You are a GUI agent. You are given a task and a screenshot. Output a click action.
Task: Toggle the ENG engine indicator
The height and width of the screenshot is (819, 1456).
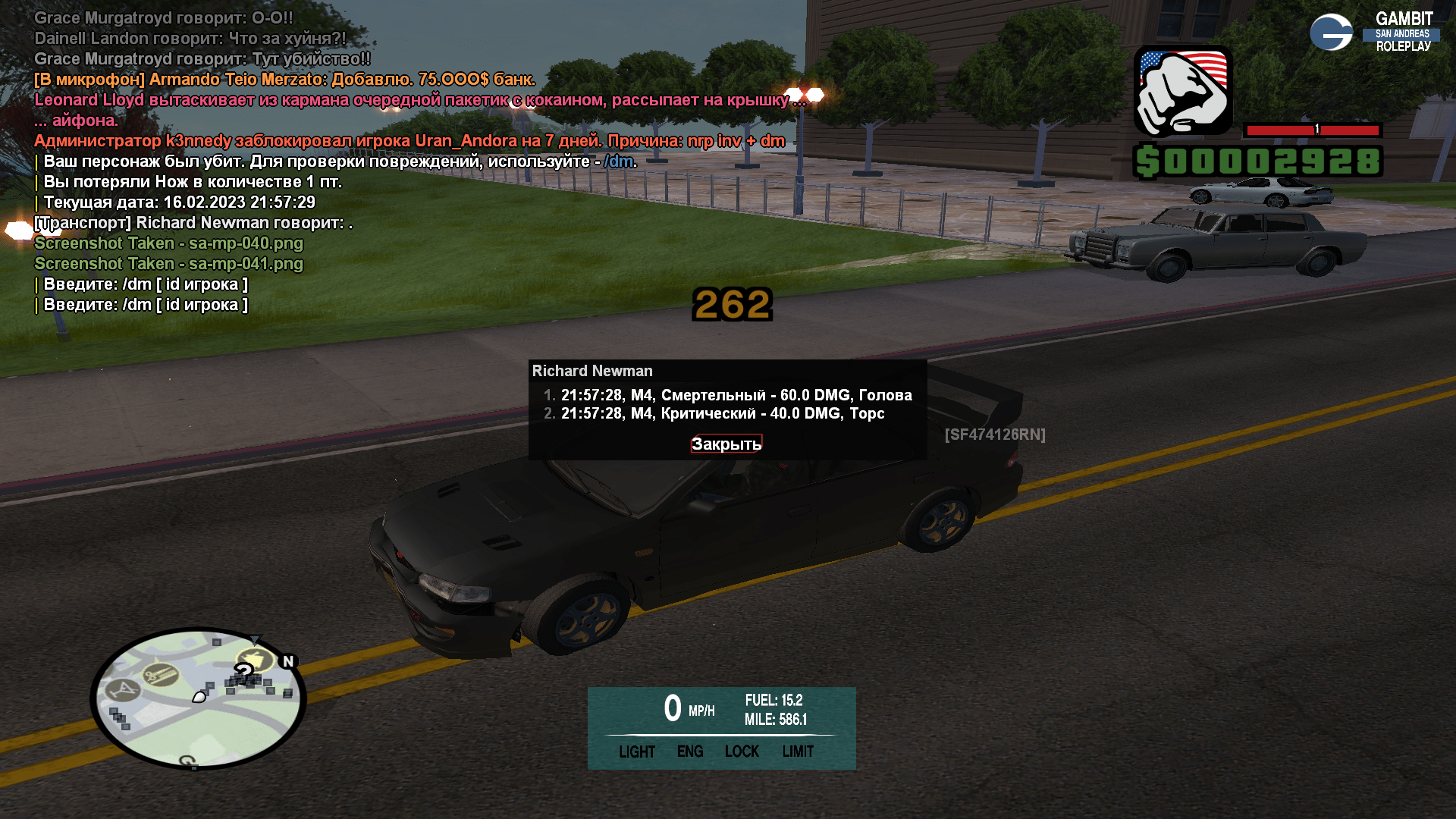point(690,752)
